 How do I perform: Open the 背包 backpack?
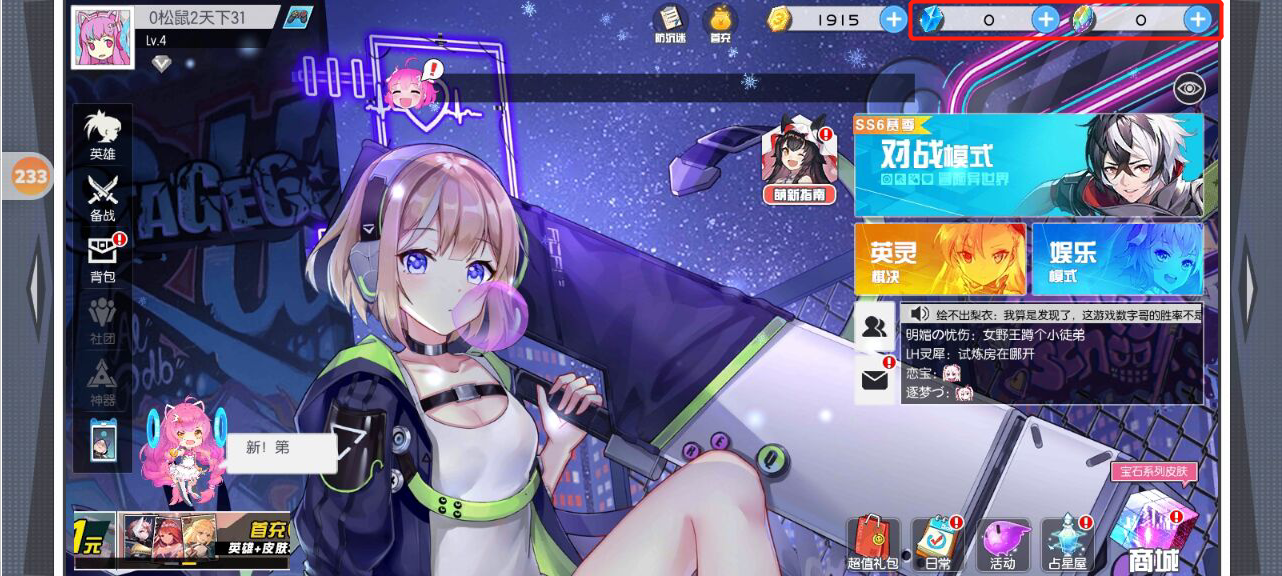click(x=103, y=257)
